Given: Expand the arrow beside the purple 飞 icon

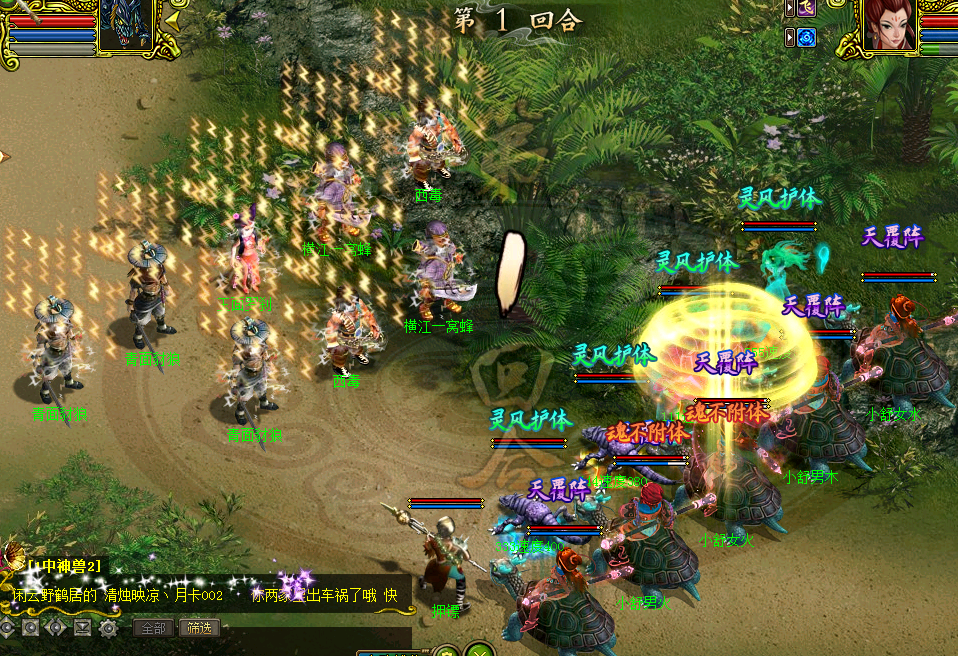Looking at the screenshot, I should (x=790, y=9).
